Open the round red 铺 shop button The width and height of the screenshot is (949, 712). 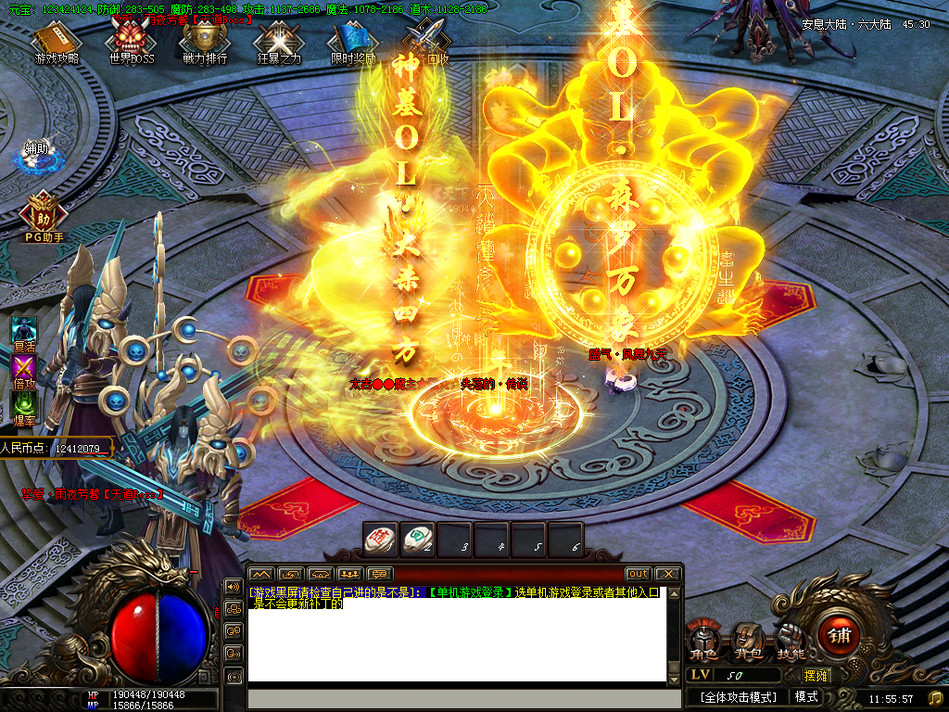pos(838,634)
